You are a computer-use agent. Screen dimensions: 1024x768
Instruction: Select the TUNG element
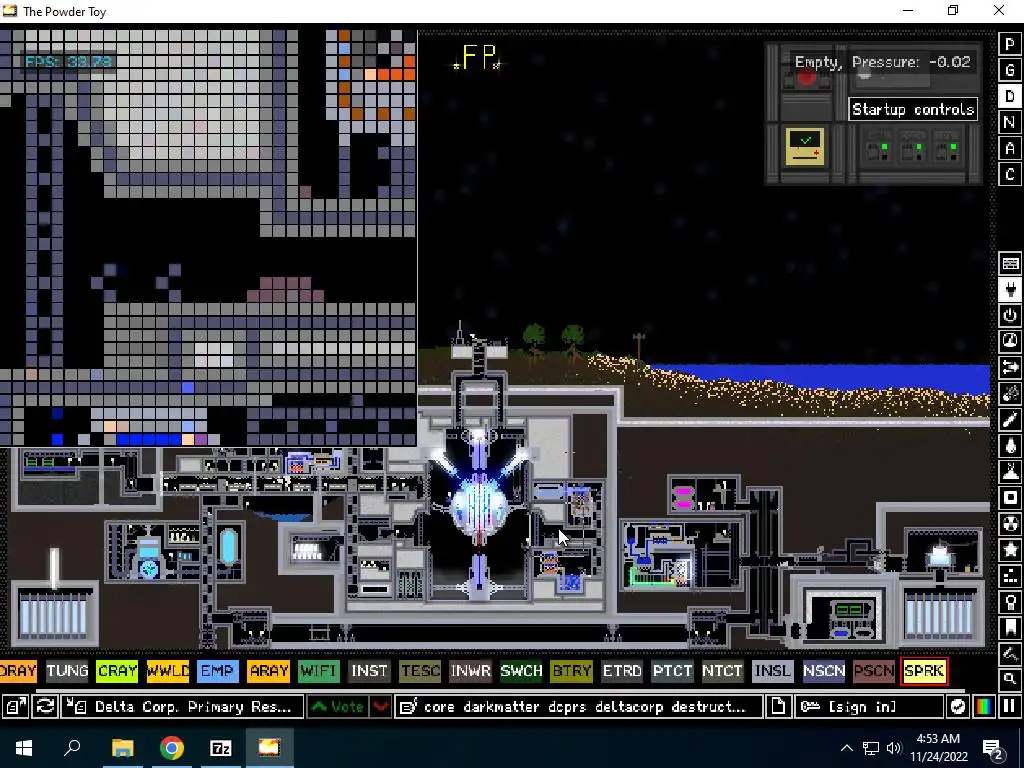[x=67, y=671]
